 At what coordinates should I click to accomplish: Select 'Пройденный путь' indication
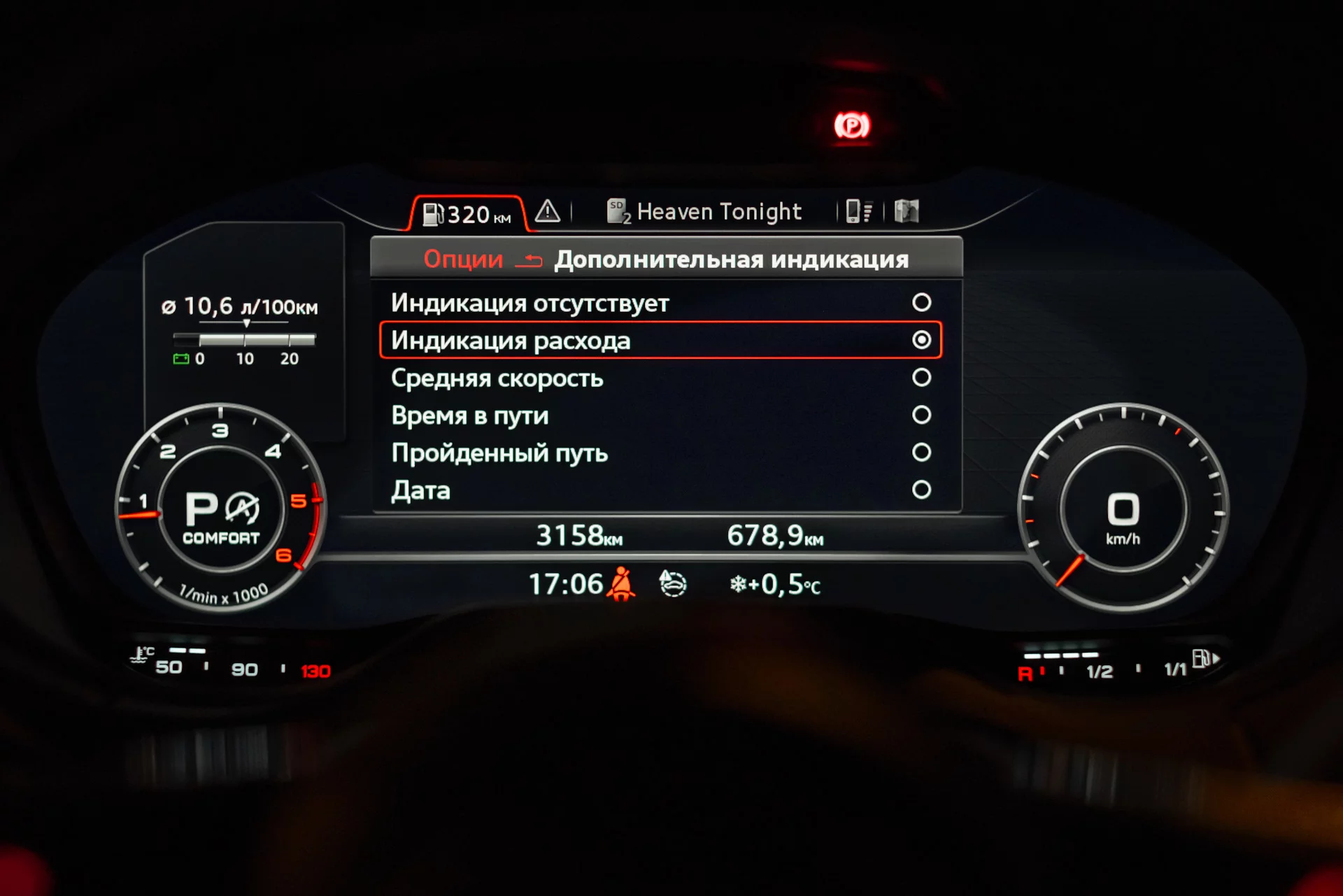pos(921,453)
